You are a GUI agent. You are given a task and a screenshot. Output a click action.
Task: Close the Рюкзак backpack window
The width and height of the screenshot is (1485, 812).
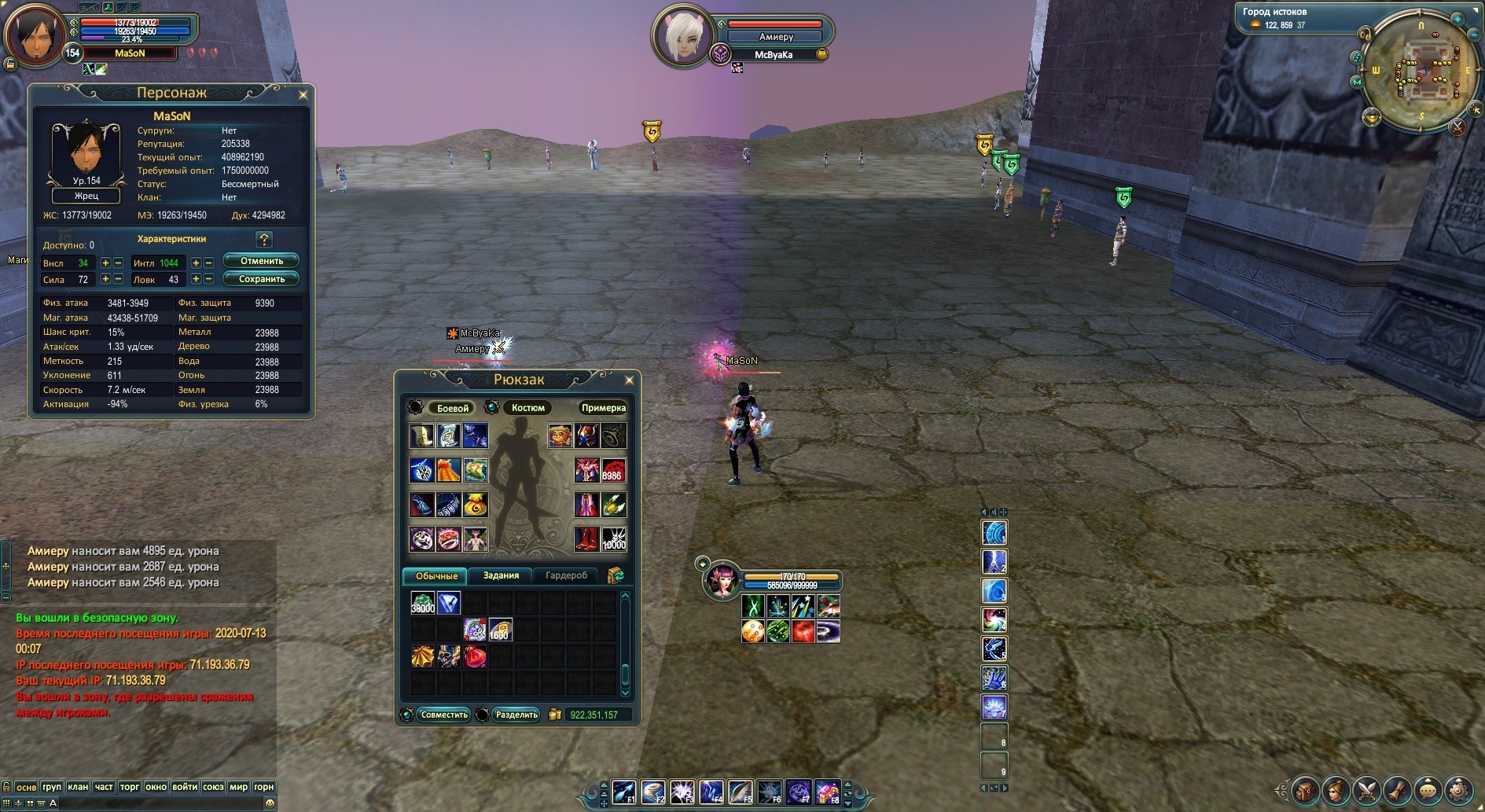[629, 380]
